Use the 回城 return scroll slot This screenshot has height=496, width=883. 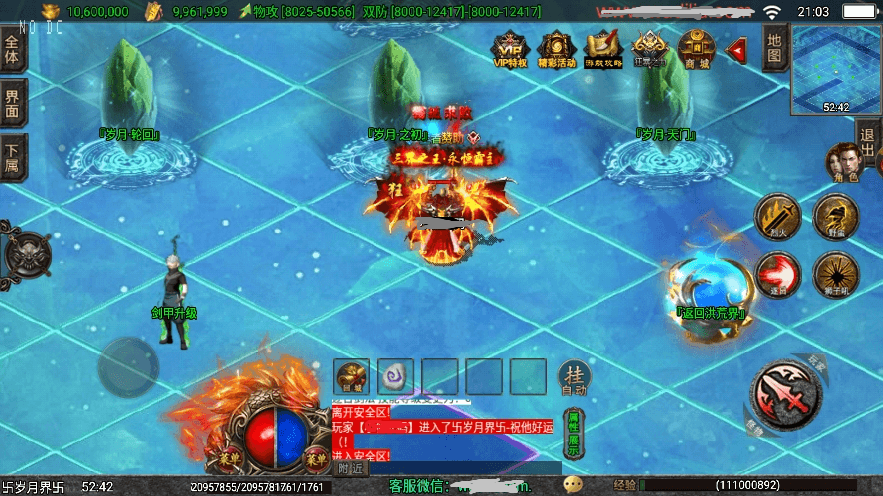pyautogui.click(x=352, y=376)
